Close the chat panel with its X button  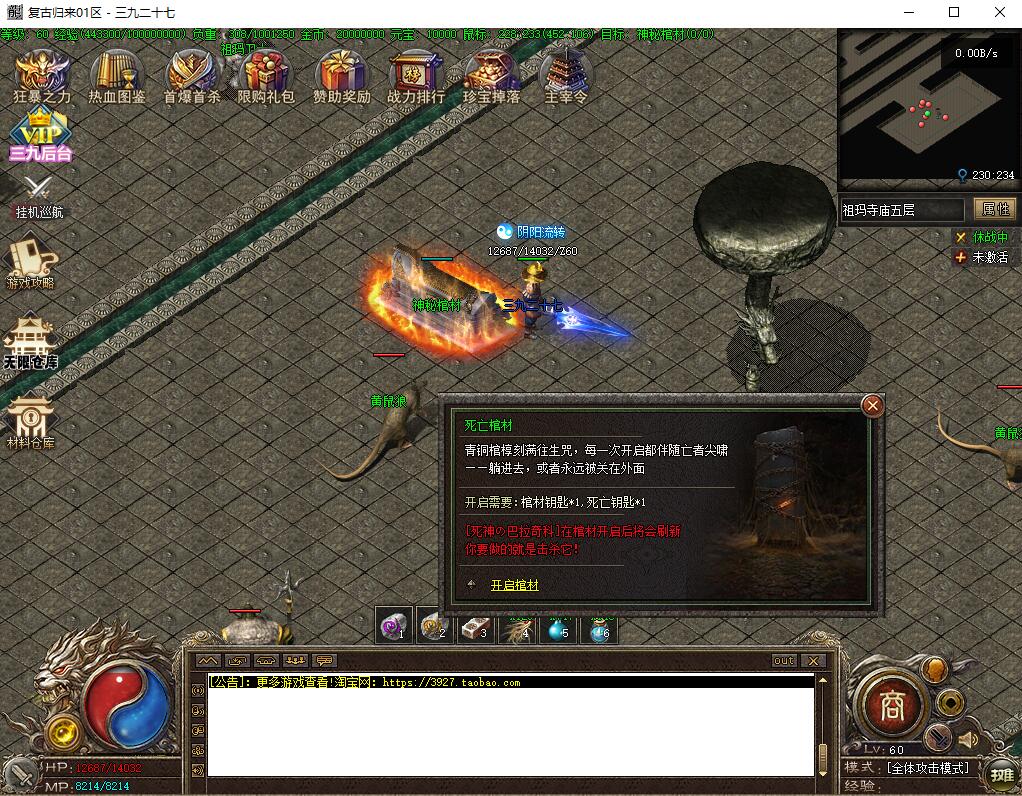(813, 661)
